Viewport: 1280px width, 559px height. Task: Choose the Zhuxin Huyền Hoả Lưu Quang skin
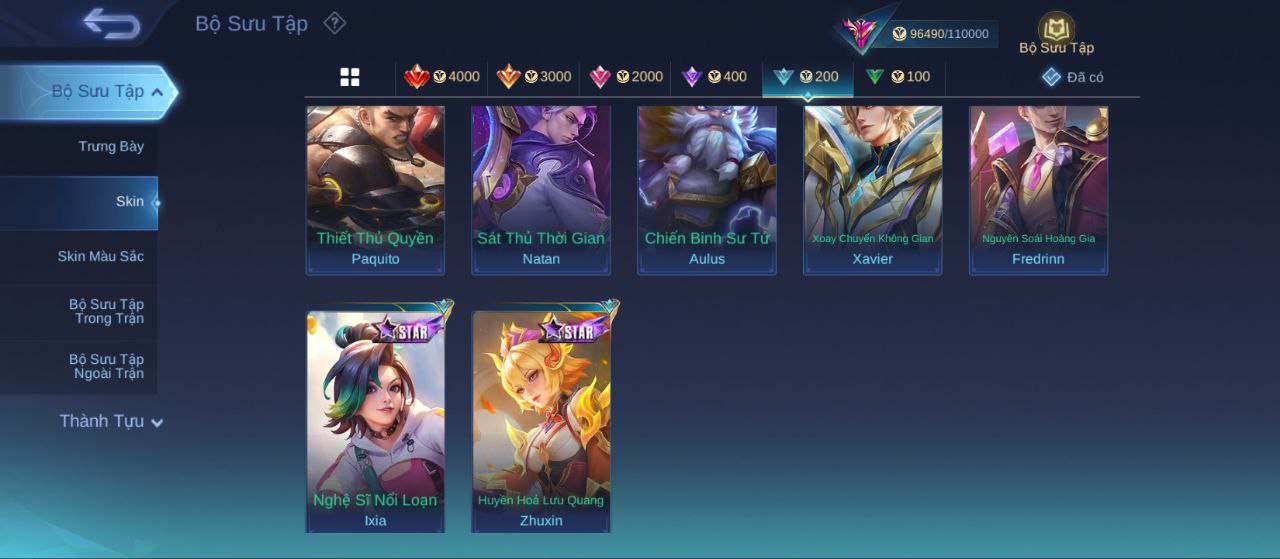[x=541, y=420]
